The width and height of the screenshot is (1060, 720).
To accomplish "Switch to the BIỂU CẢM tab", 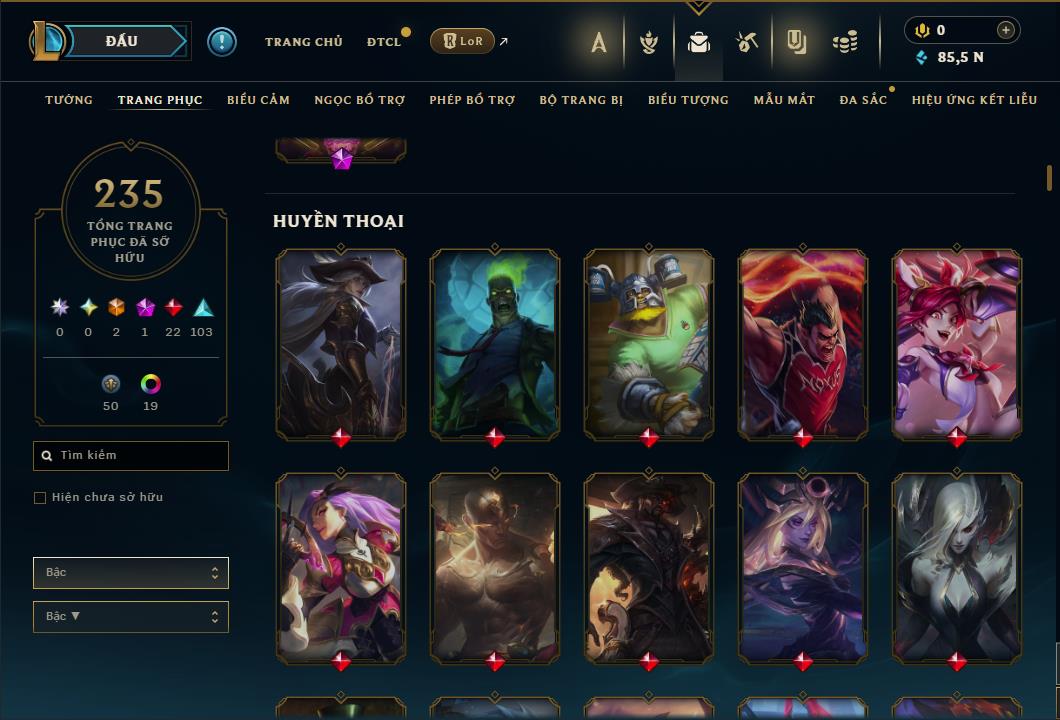I will point(258,100).
